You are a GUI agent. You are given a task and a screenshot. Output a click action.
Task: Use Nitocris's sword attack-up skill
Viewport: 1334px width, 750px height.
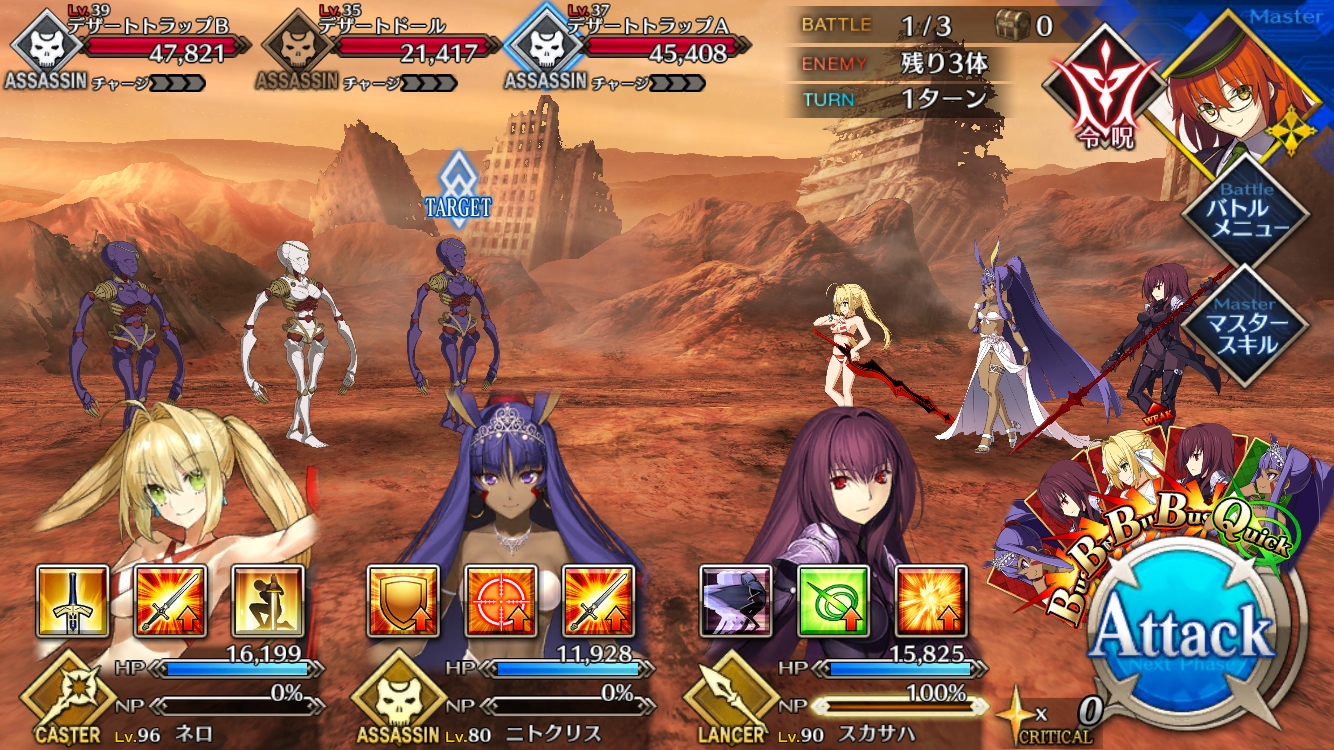coord(599,602)
